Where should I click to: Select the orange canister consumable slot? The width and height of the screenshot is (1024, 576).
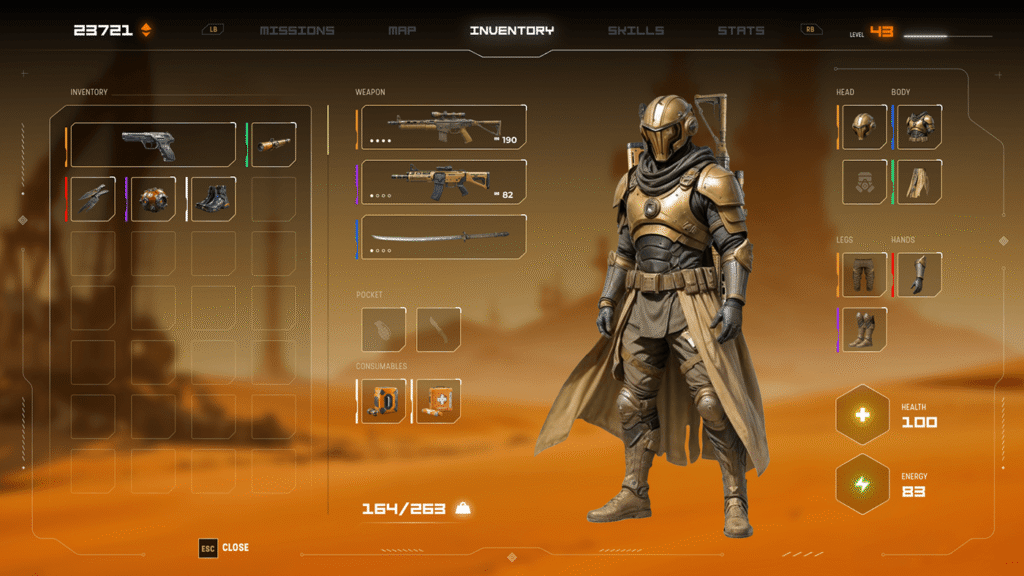pos(383,400)
